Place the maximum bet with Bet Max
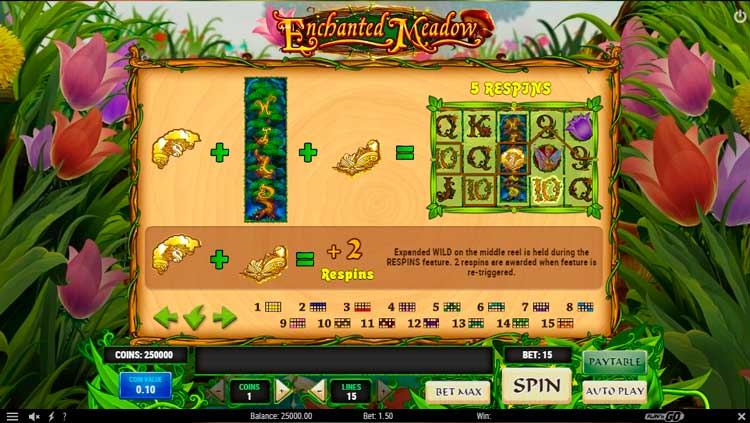This screenshot has height=423, width=750. (x=458, y=391)
